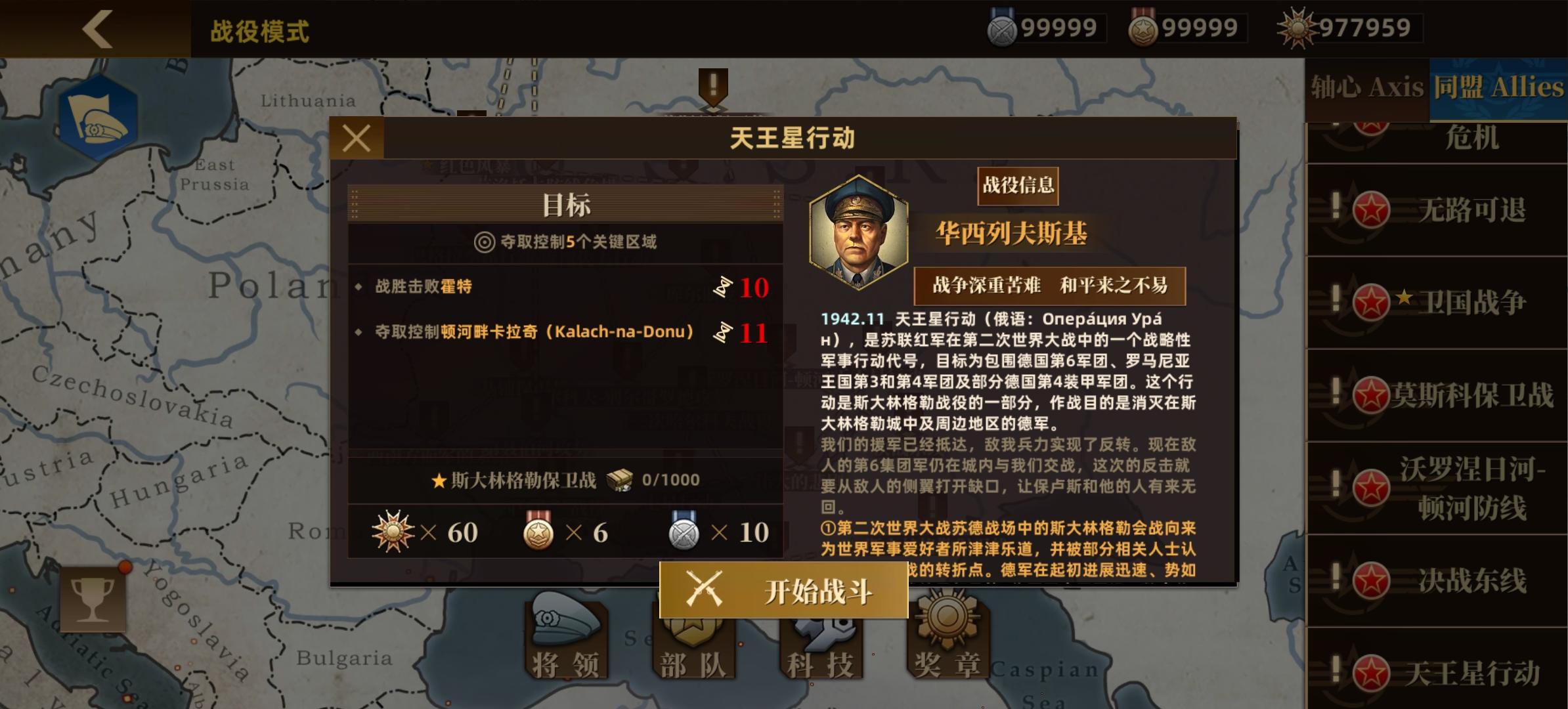Click the silver medal currency counter
Screen dimensions: 1568x709
(1044, 28)
